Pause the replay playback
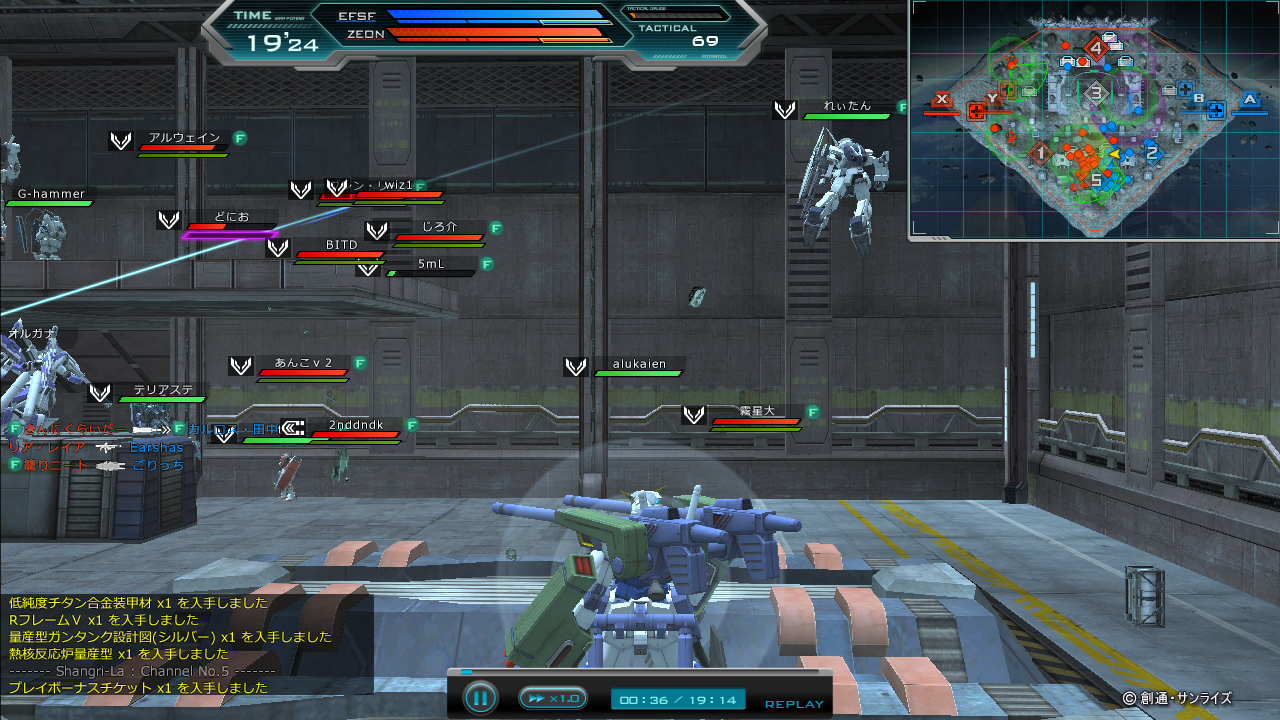Image resolution: width=1280 pixels, height=720 pixels. click(480, 697)
